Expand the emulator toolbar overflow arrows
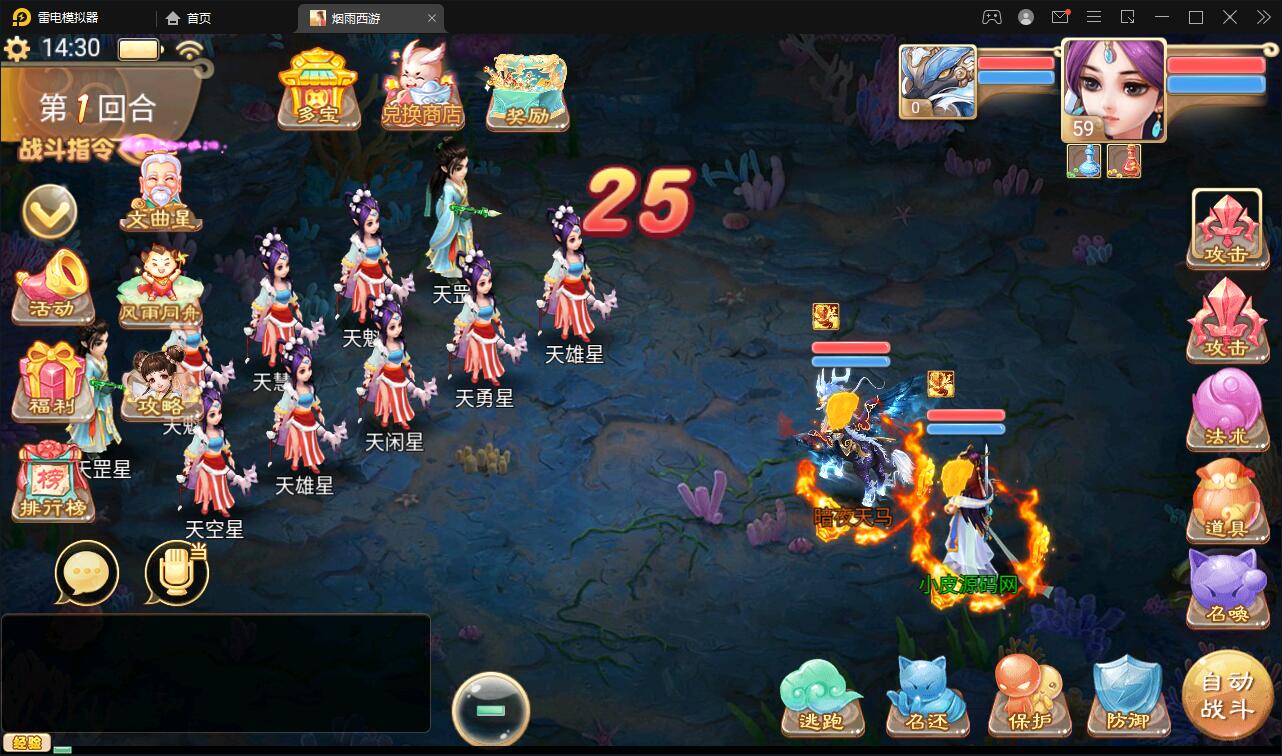Viewport: 1282px width, 756px height. (1262, 17)
